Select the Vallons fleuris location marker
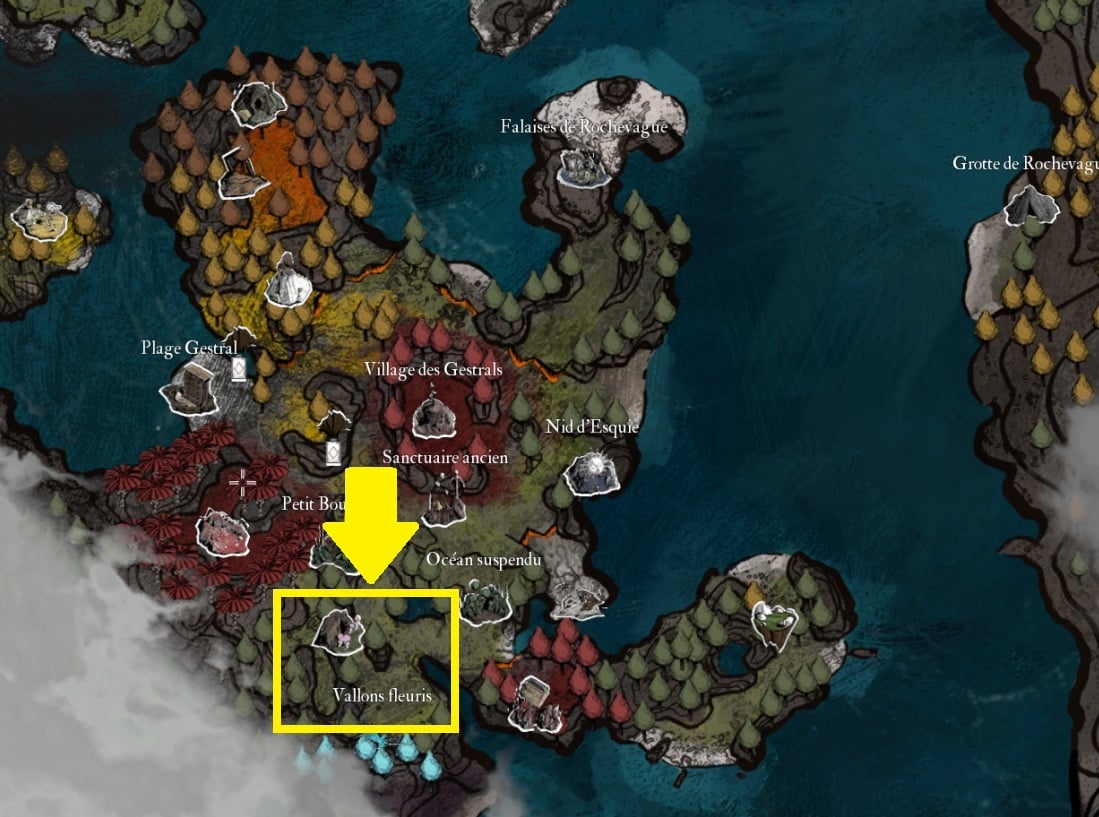Screen dimensions: 1099x817 (338, 632)
